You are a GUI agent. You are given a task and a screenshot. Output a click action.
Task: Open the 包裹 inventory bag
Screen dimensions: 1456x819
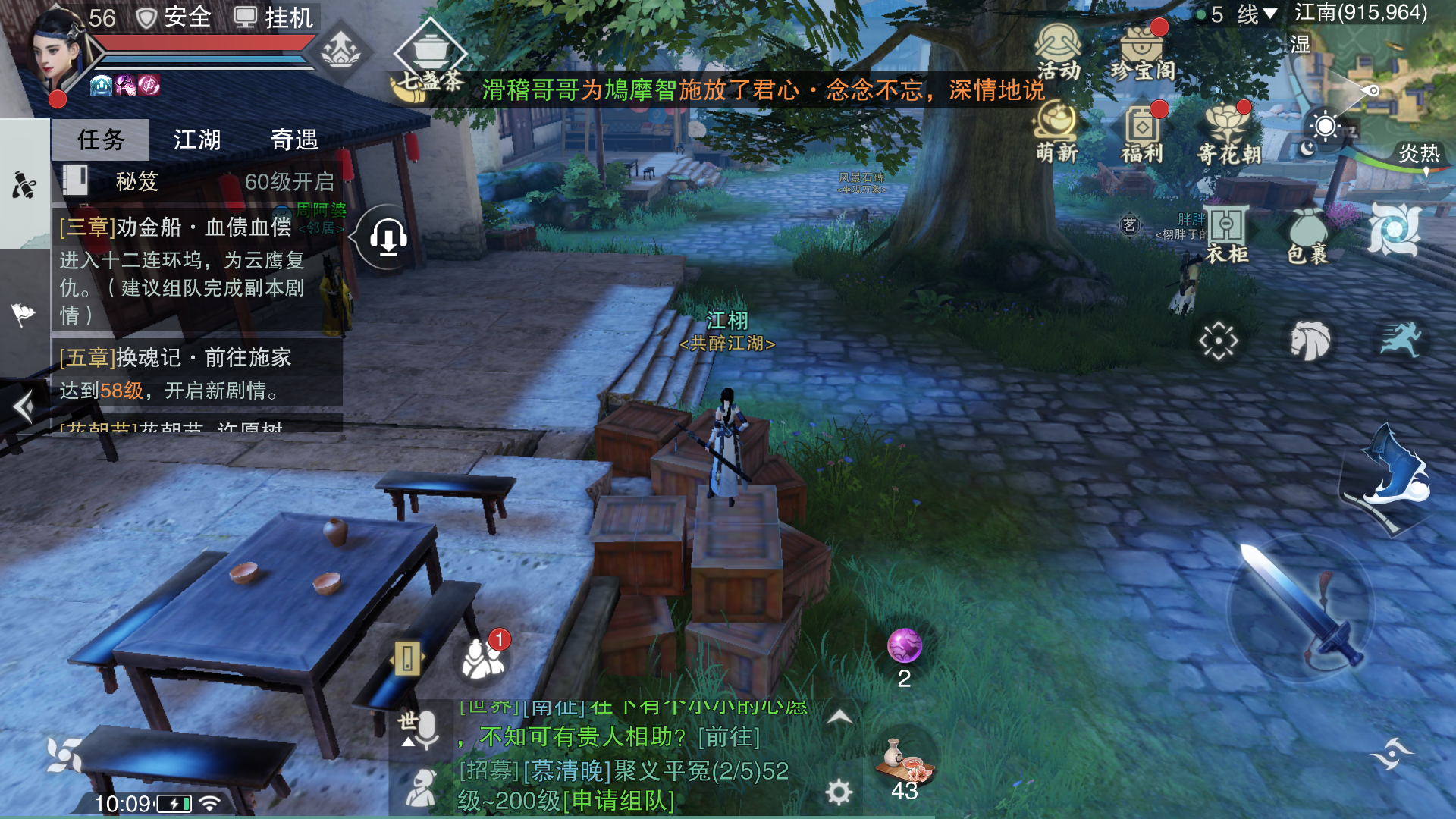1307,235
